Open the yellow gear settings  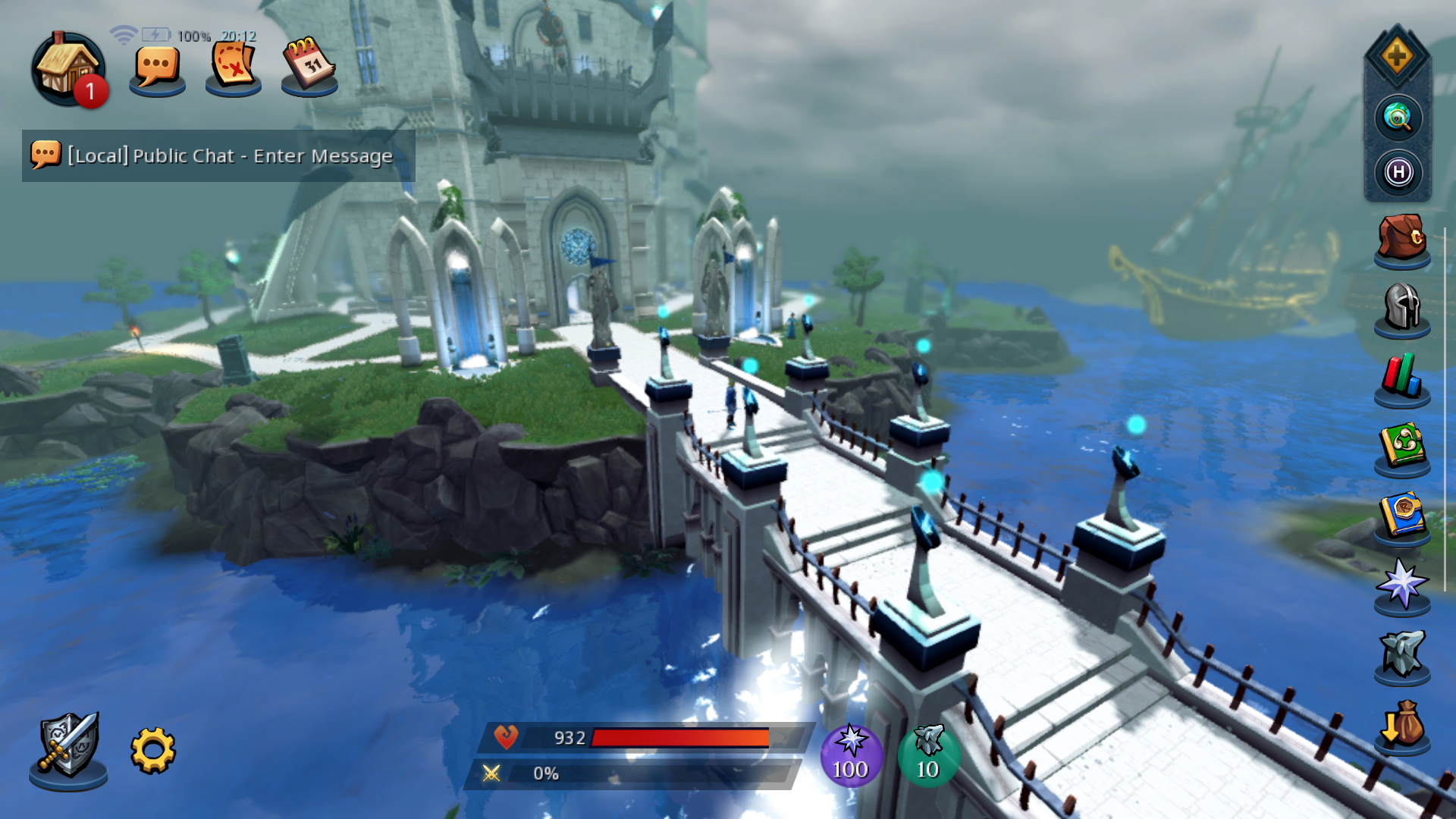tap(153, 751)
